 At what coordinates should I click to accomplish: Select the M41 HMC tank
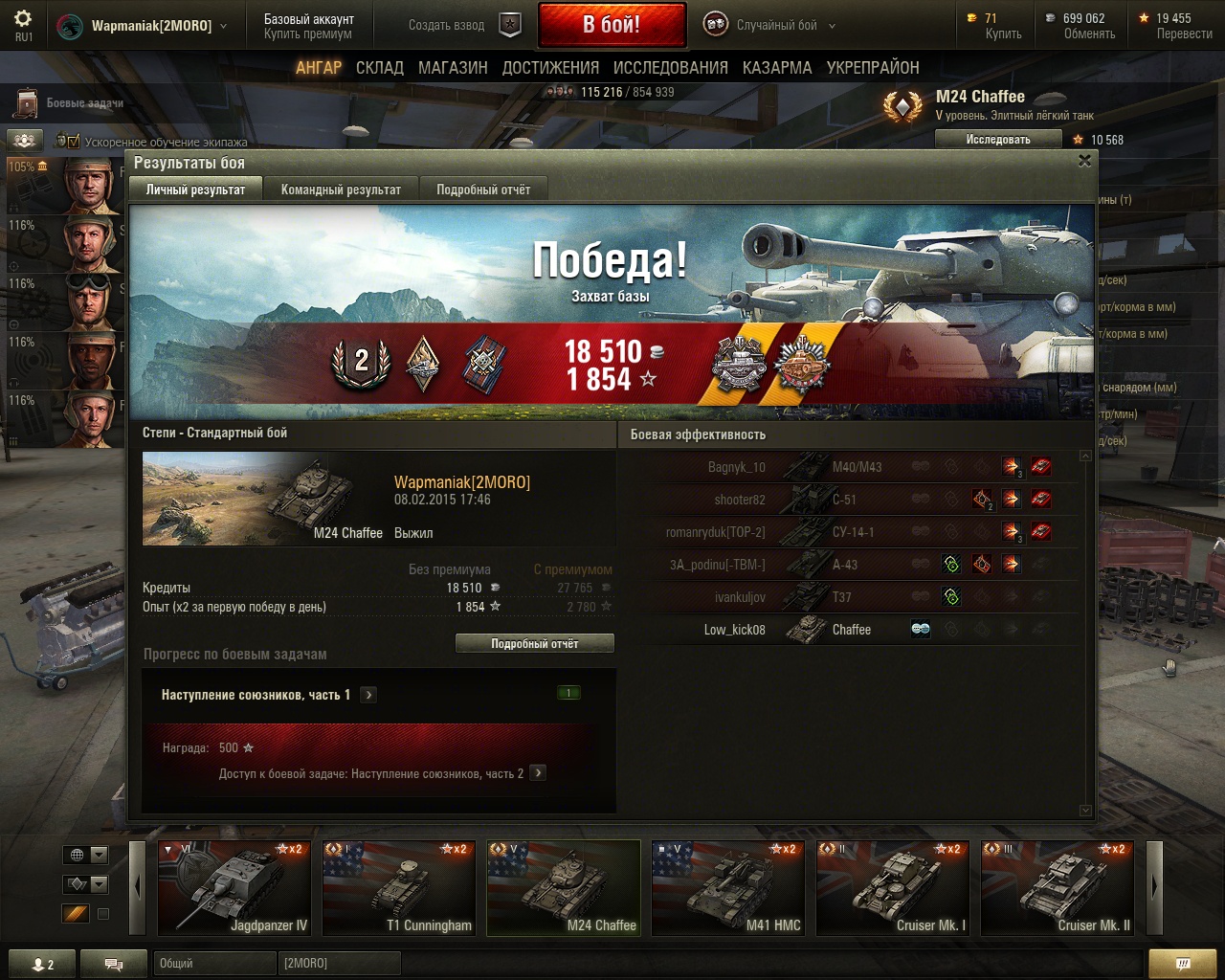tap(728, 887)
